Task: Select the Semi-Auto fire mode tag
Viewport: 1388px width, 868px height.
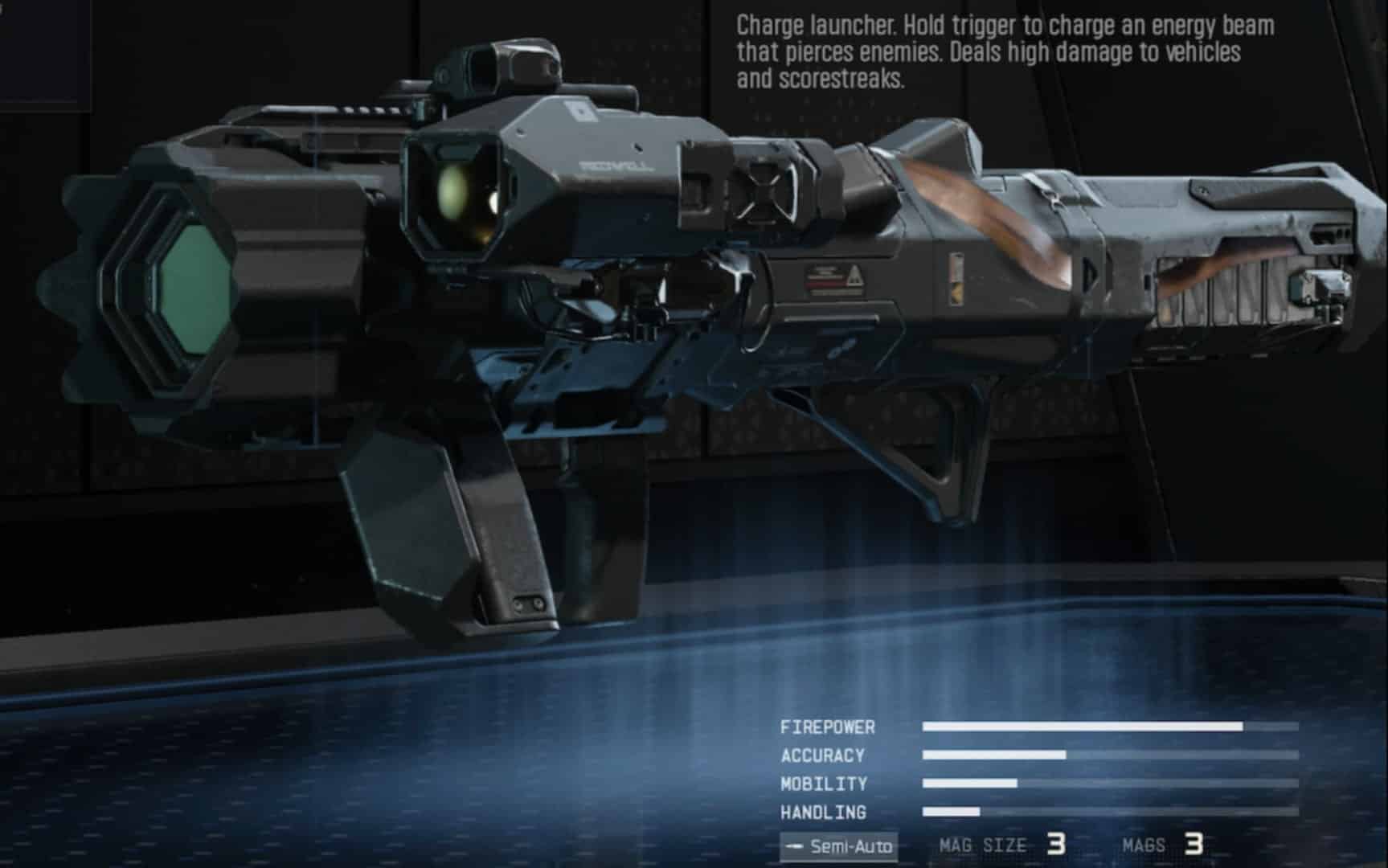Action: point(838,846)
